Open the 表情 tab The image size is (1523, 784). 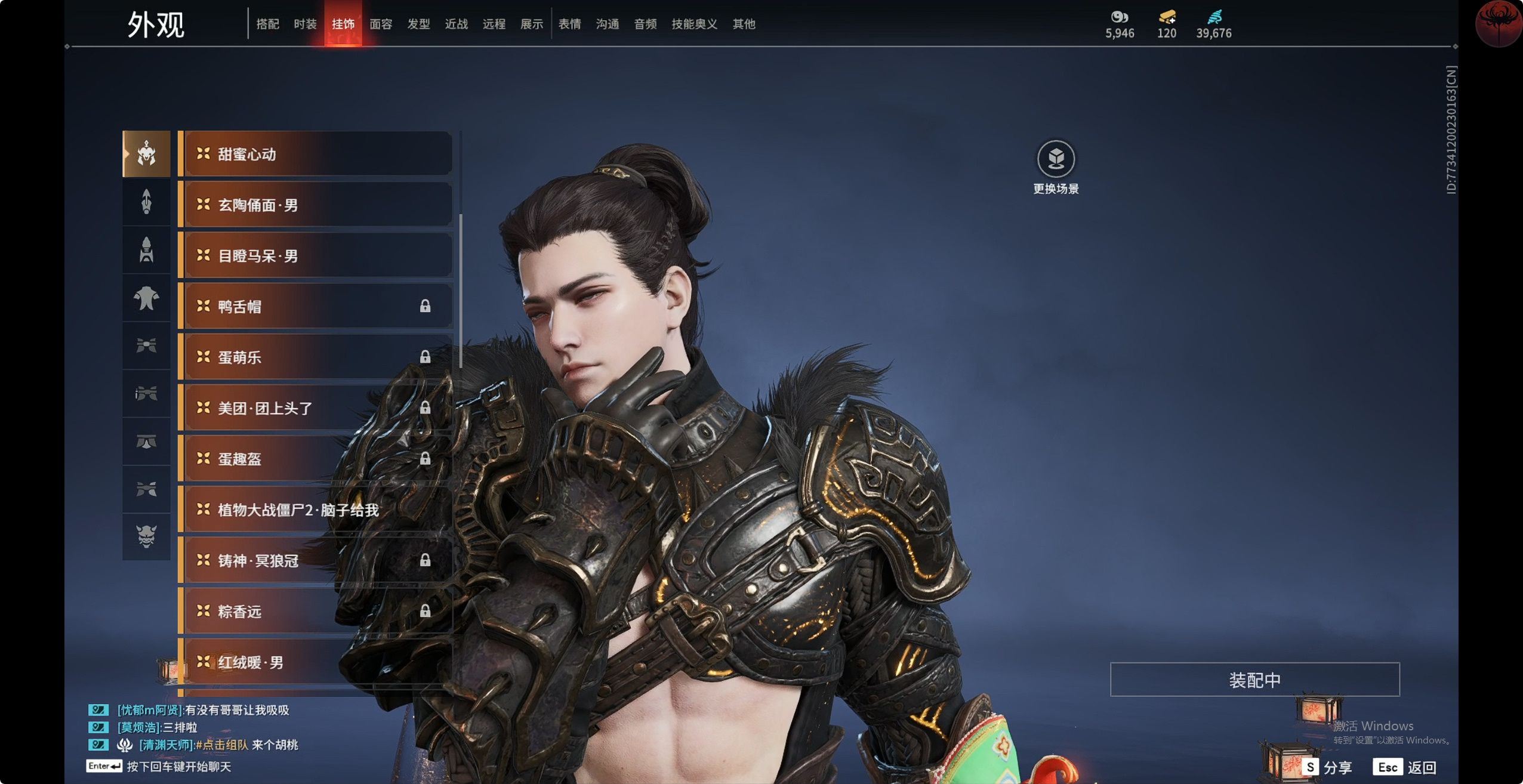[x=569, y=24]
